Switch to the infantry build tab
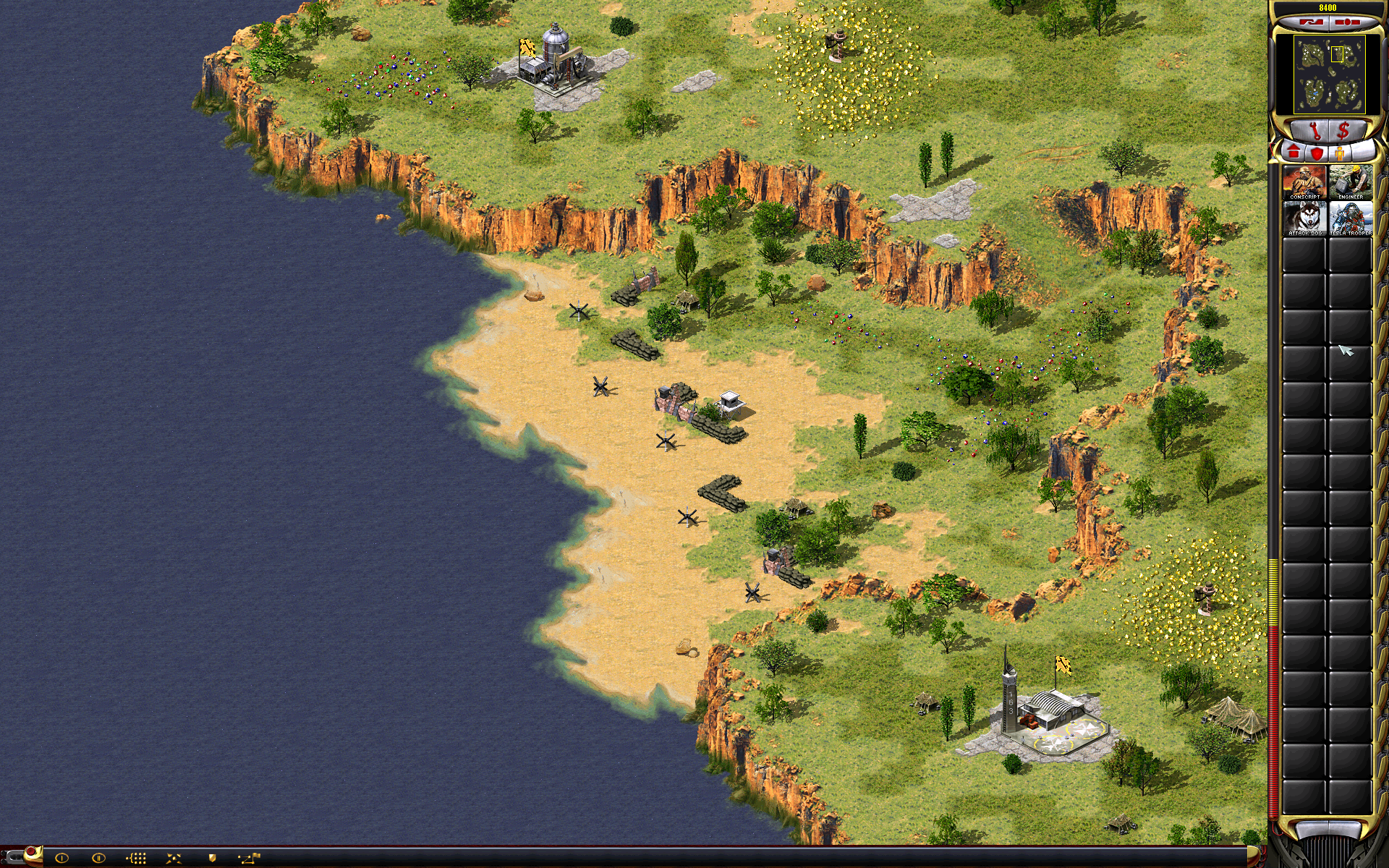The height and width of the screenshot is (868, 1389). pyautogui.click(x=1340, y=153)
